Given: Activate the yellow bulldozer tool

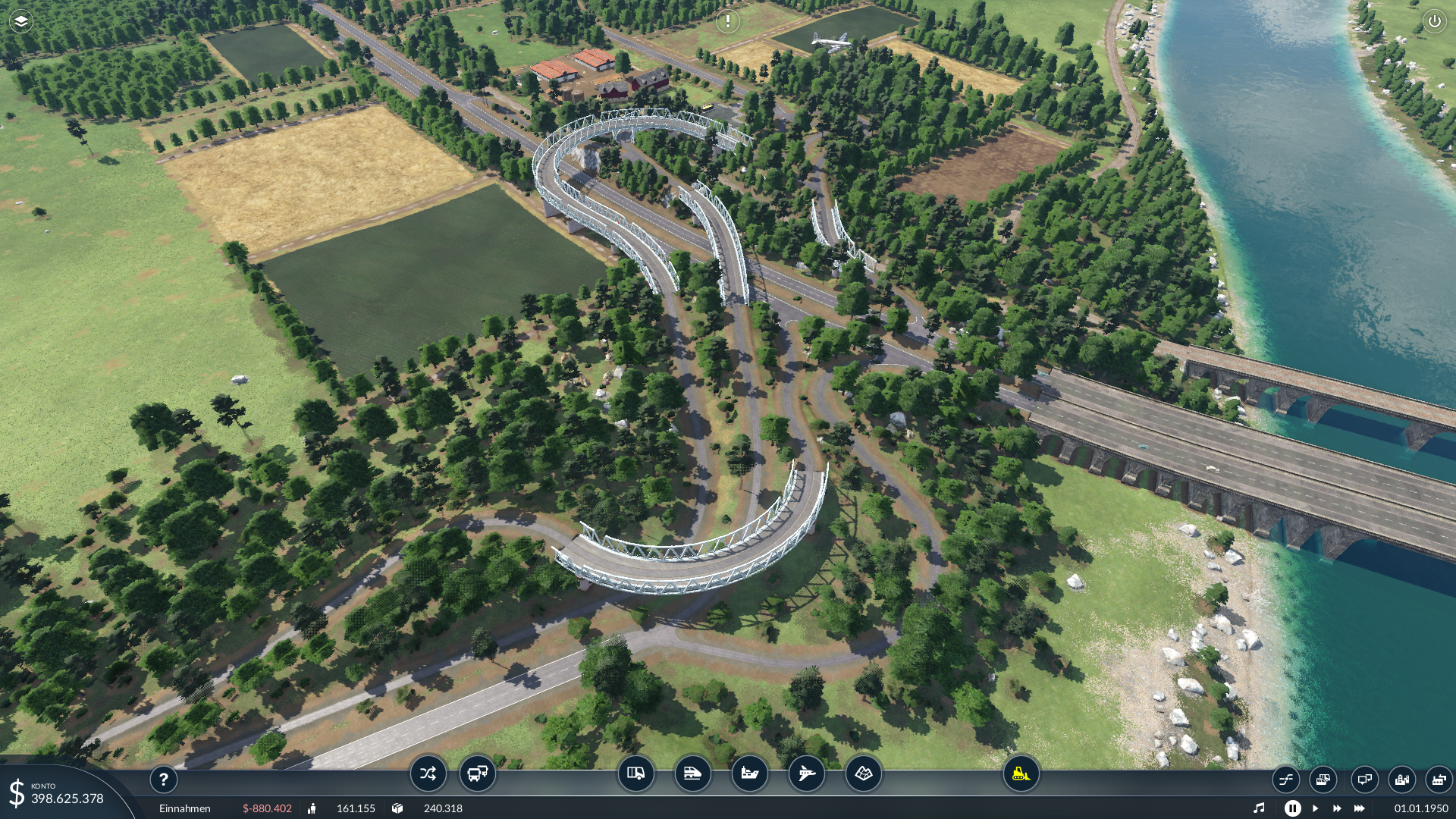Looking at the screenshot, I should pyautogui.click(x=1021, y=773).
